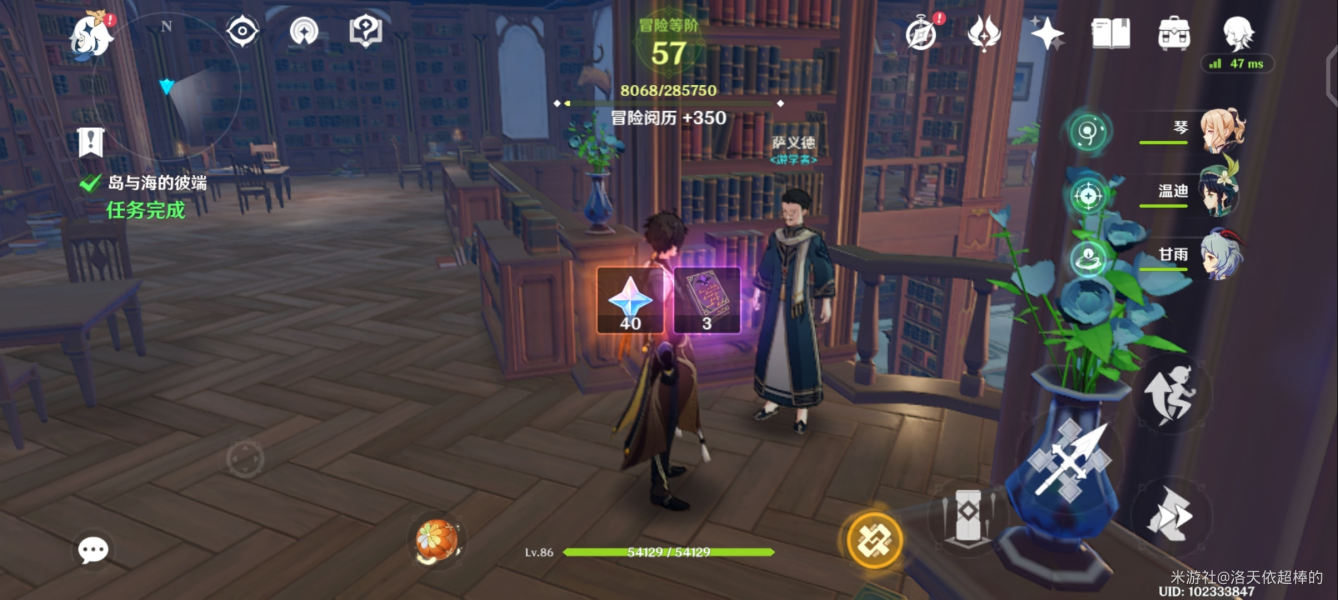Open the wish star menu
This screenshot has width=1338, height=600.
point(1047,34)
